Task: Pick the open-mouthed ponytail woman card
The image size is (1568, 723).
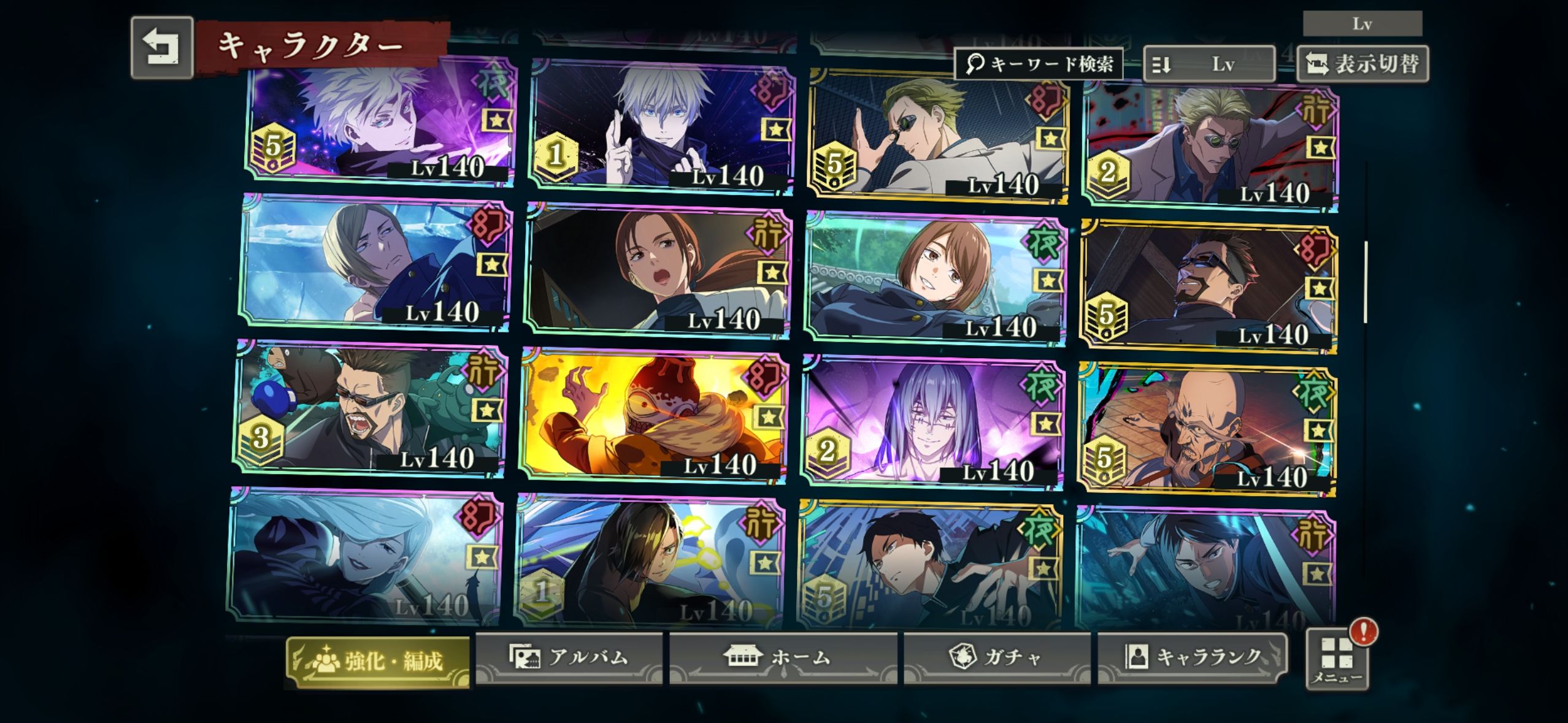Action: 658,271
